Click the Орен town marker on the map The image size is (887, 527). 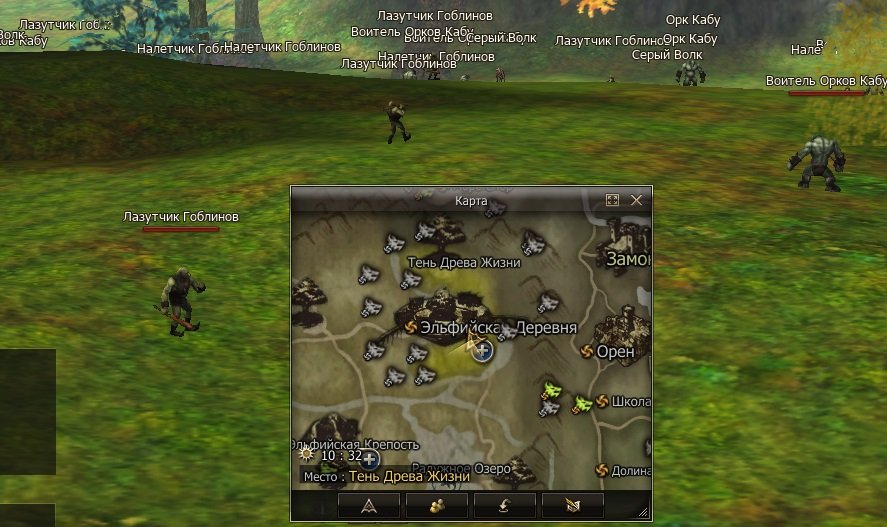(x=587, y=351)
